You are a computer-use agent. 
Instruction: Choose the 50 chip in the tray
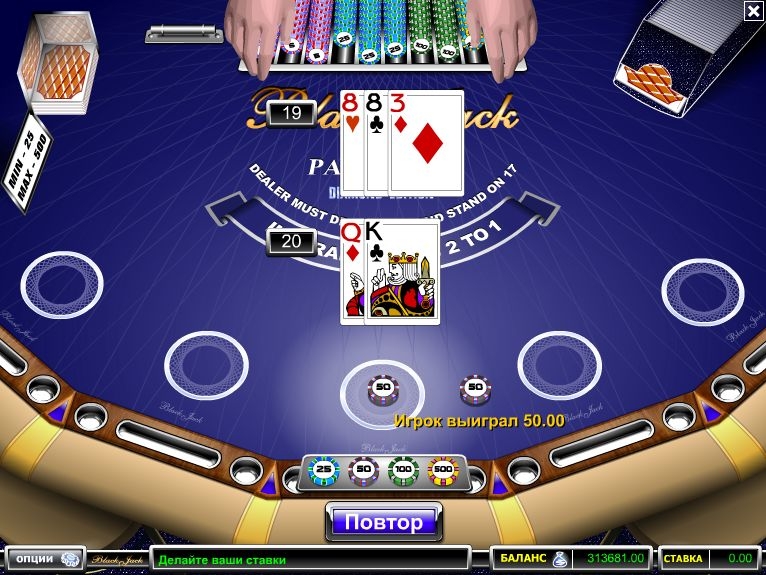point(362,468)
